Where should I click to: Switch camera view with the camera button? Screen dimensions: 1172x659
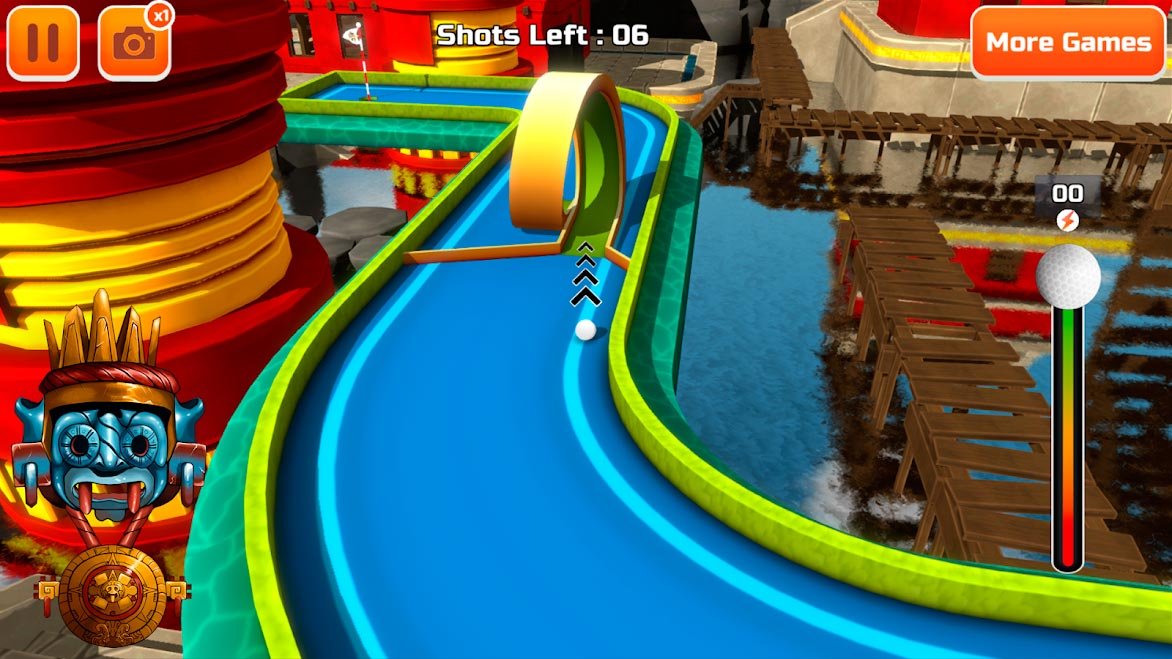(x=134, y=43)
